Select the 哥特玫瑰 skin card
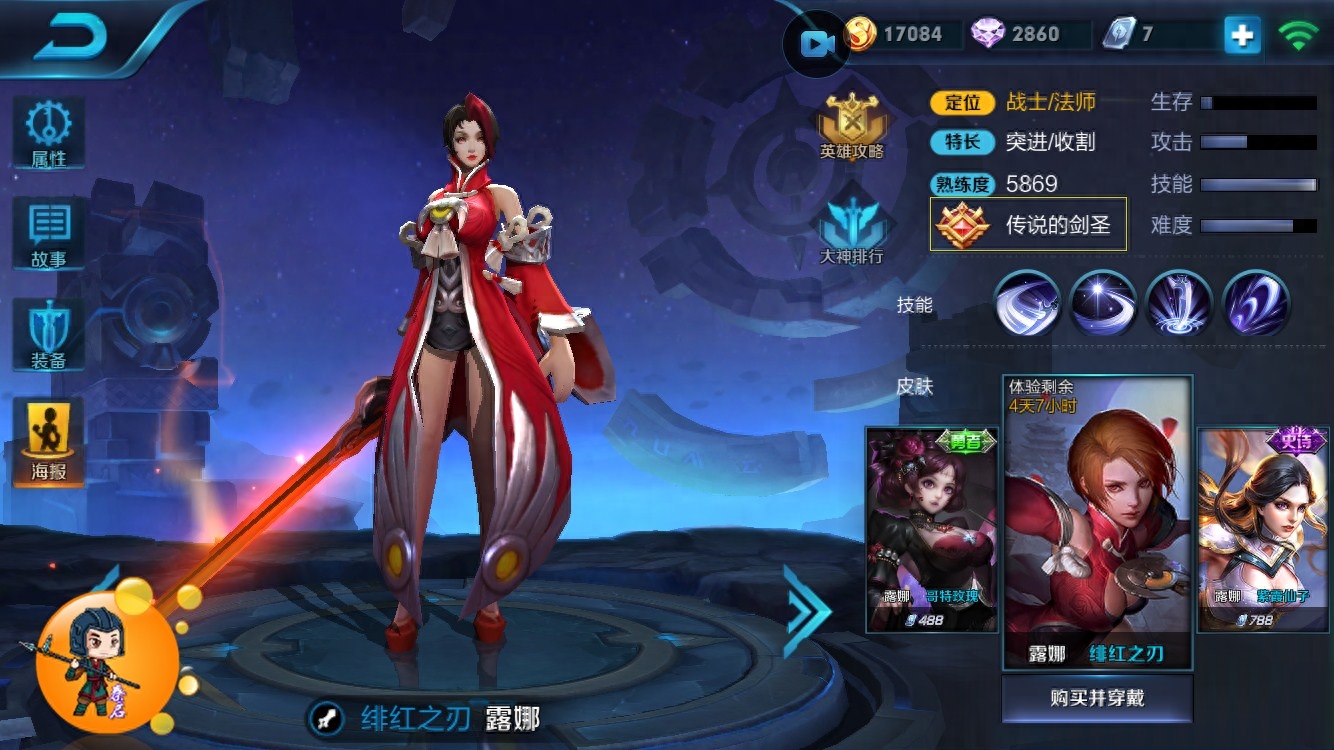This screenshot has height=750, width=1334. pos(932,529)
